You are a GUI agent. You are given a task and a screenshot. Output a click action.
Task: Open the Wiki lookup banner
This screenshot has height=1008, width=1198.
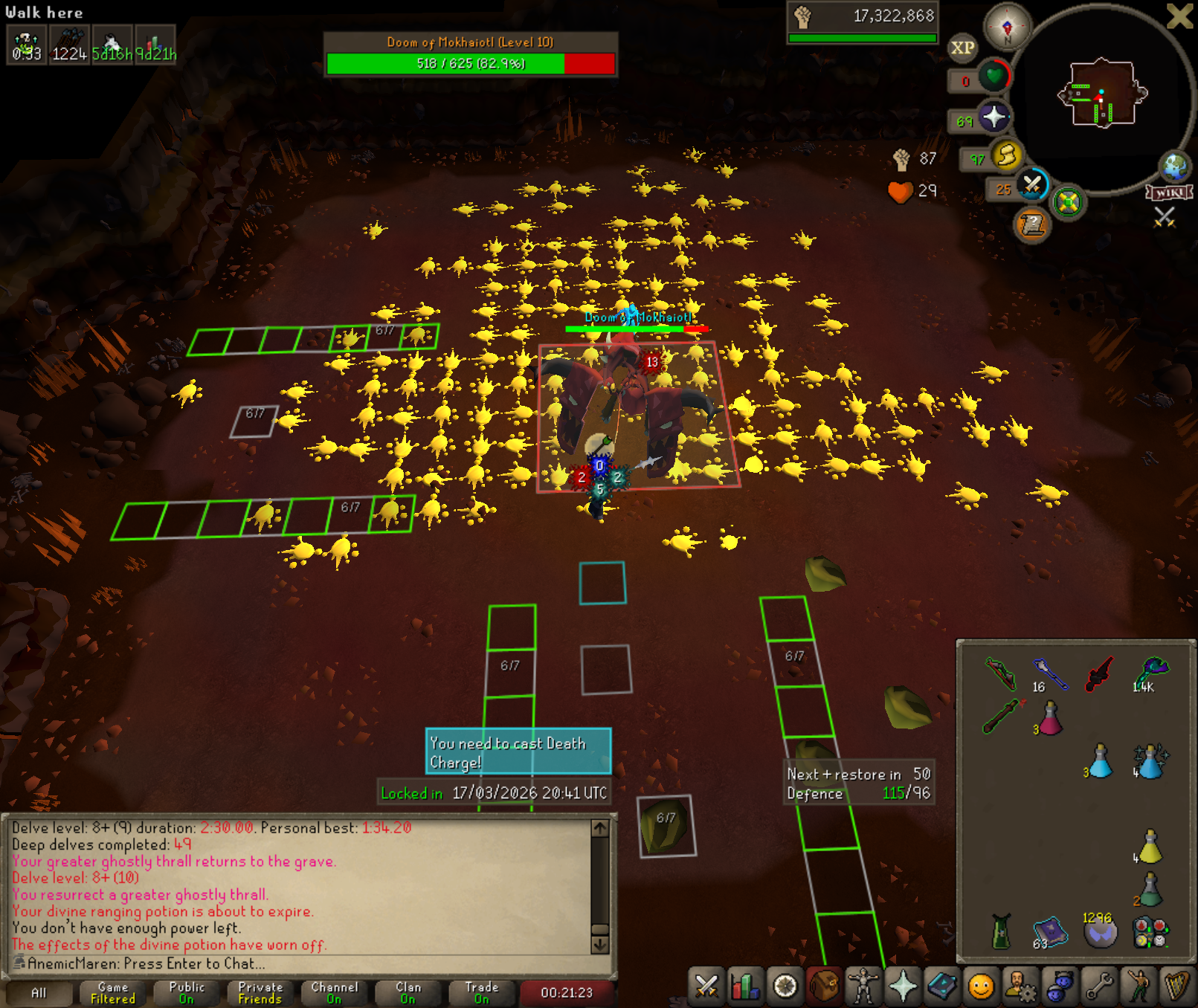1170,193
